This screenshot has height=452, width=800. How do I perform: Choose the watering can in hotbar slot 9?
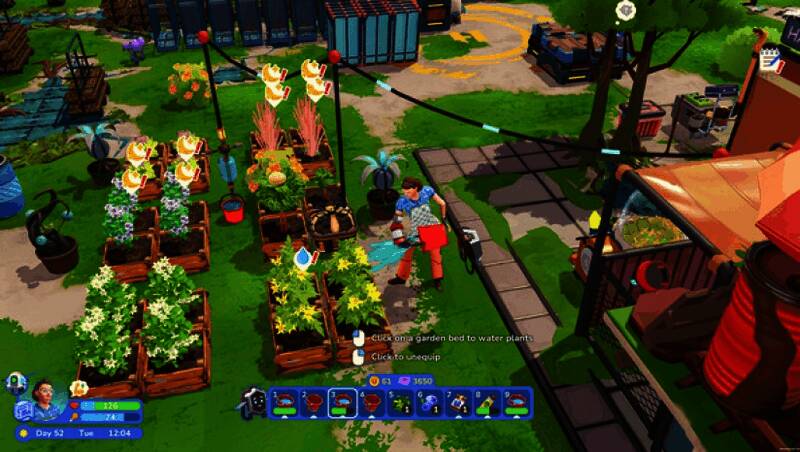(517, 402)
